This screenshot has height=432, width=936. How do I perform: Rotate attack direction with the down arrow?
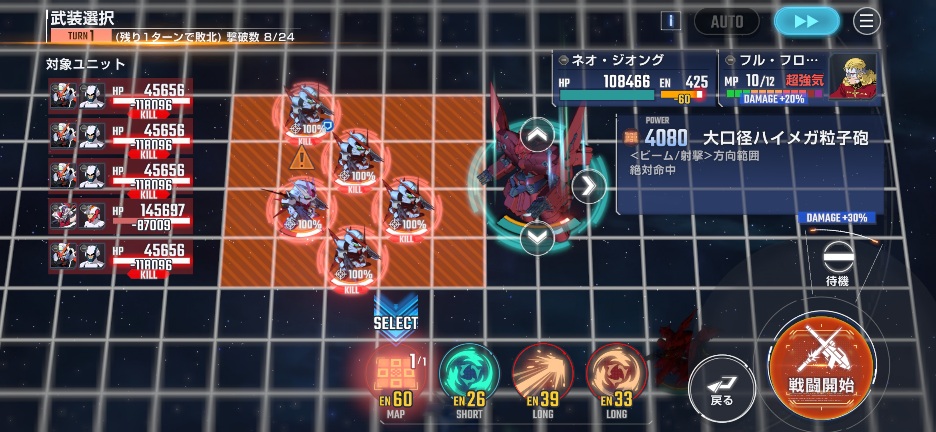click(x=537, y=237)
